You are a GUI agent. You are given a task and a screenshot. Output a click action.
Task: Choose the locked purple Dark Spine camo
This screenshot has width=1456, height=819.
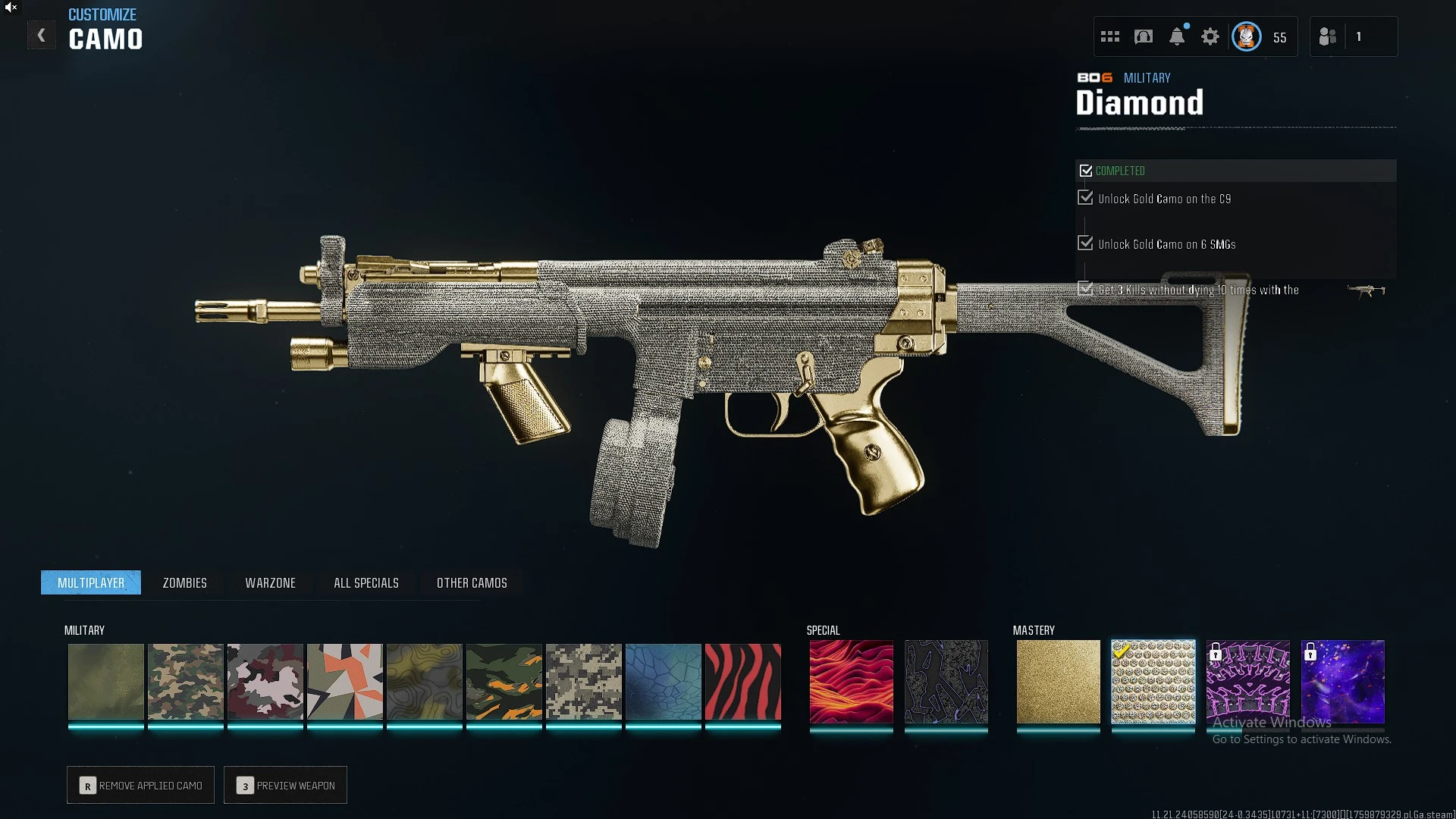tap(1247, 681)
